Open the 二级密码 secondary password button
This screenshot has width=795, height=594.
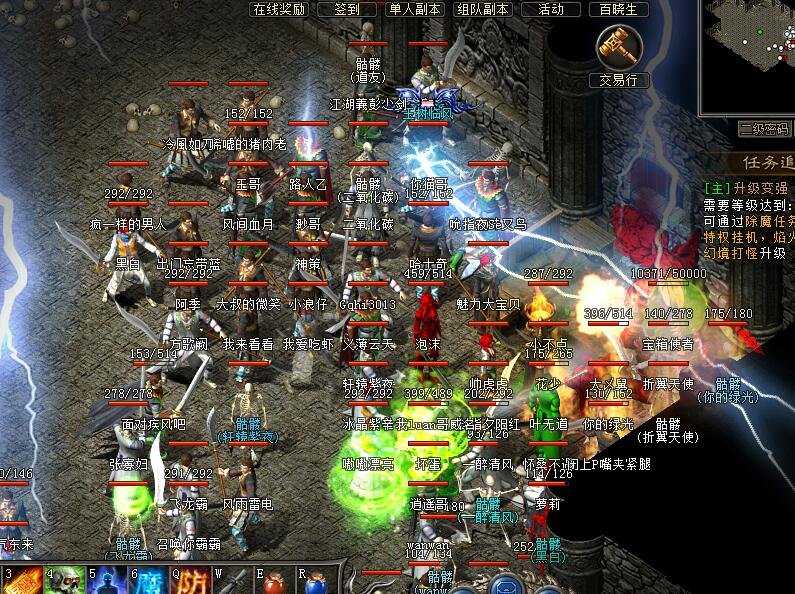pyautogui.click(x=765, y=129)
